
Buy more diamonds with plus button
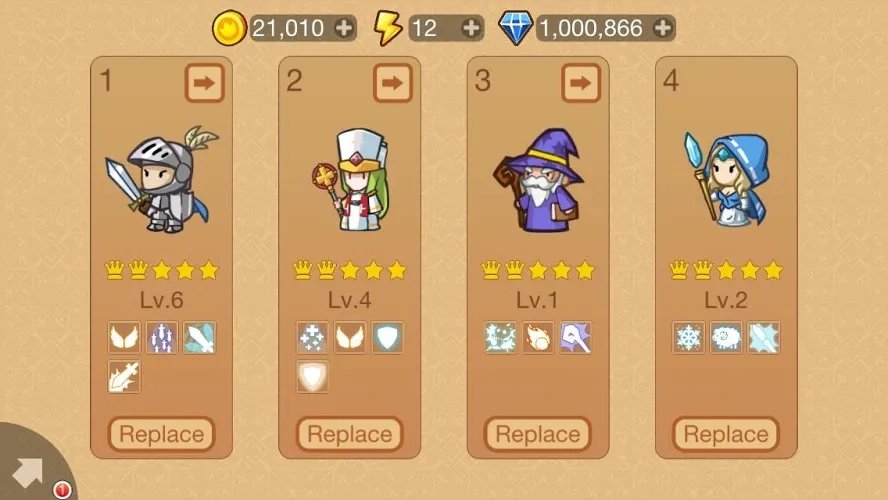662,28
